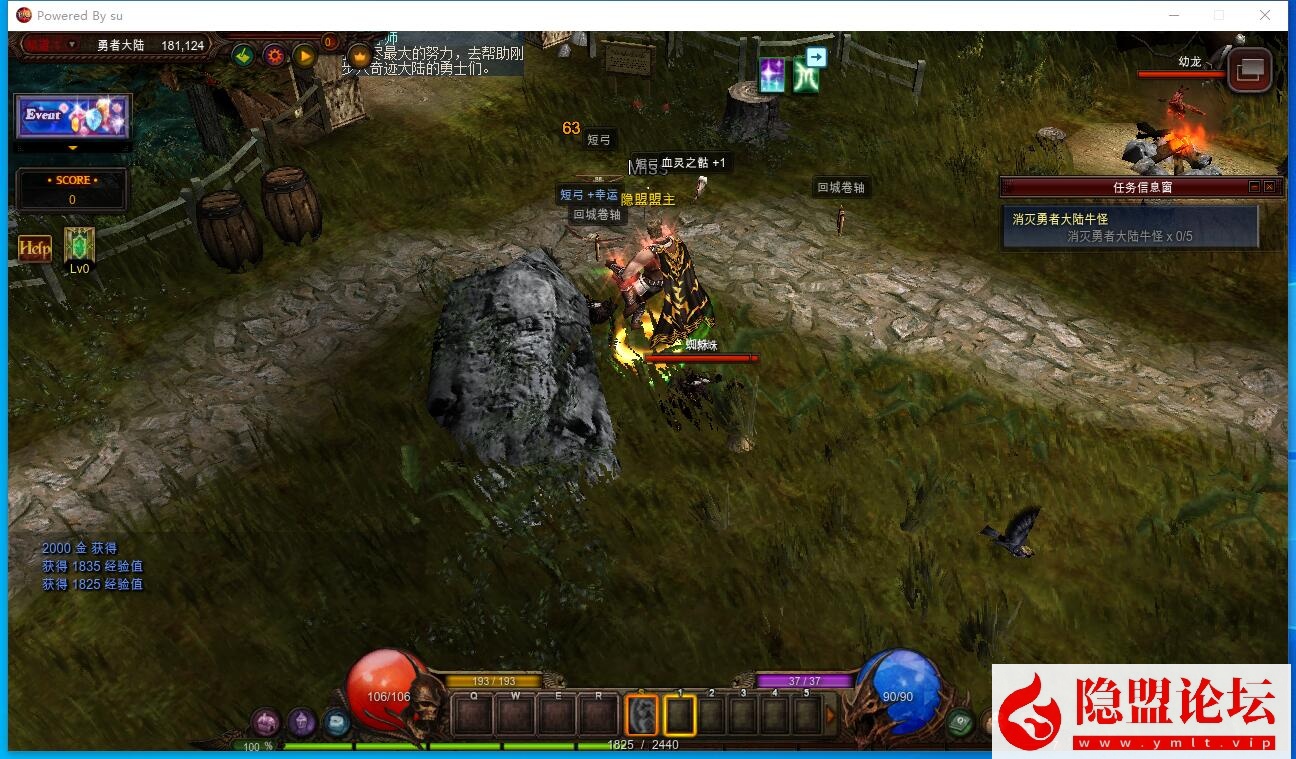
Task: Click the red overlapping-windows button
Action: [x=1249, y=71]
